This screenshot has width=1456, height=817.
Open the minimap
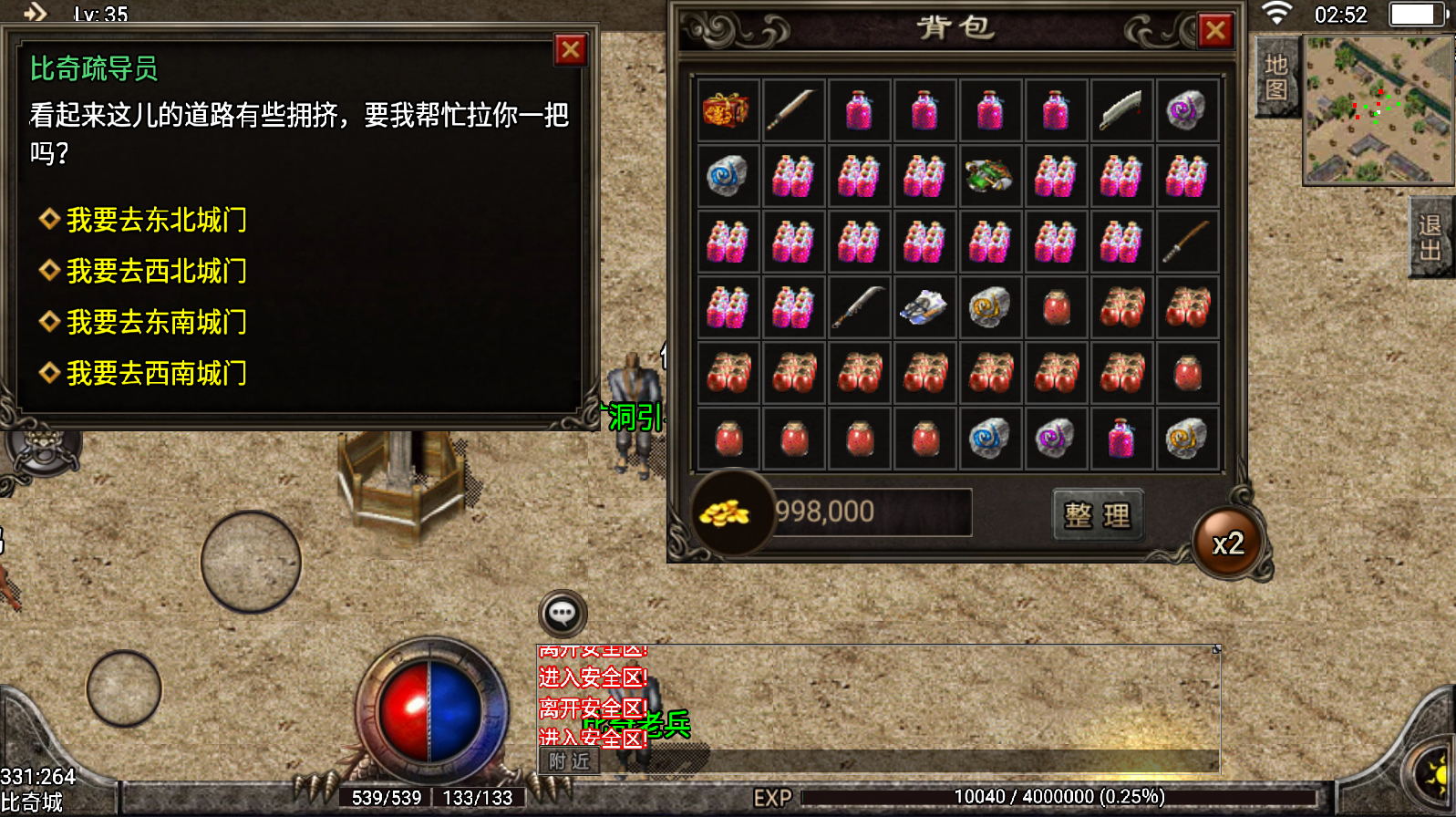(x=1378, y=110)
